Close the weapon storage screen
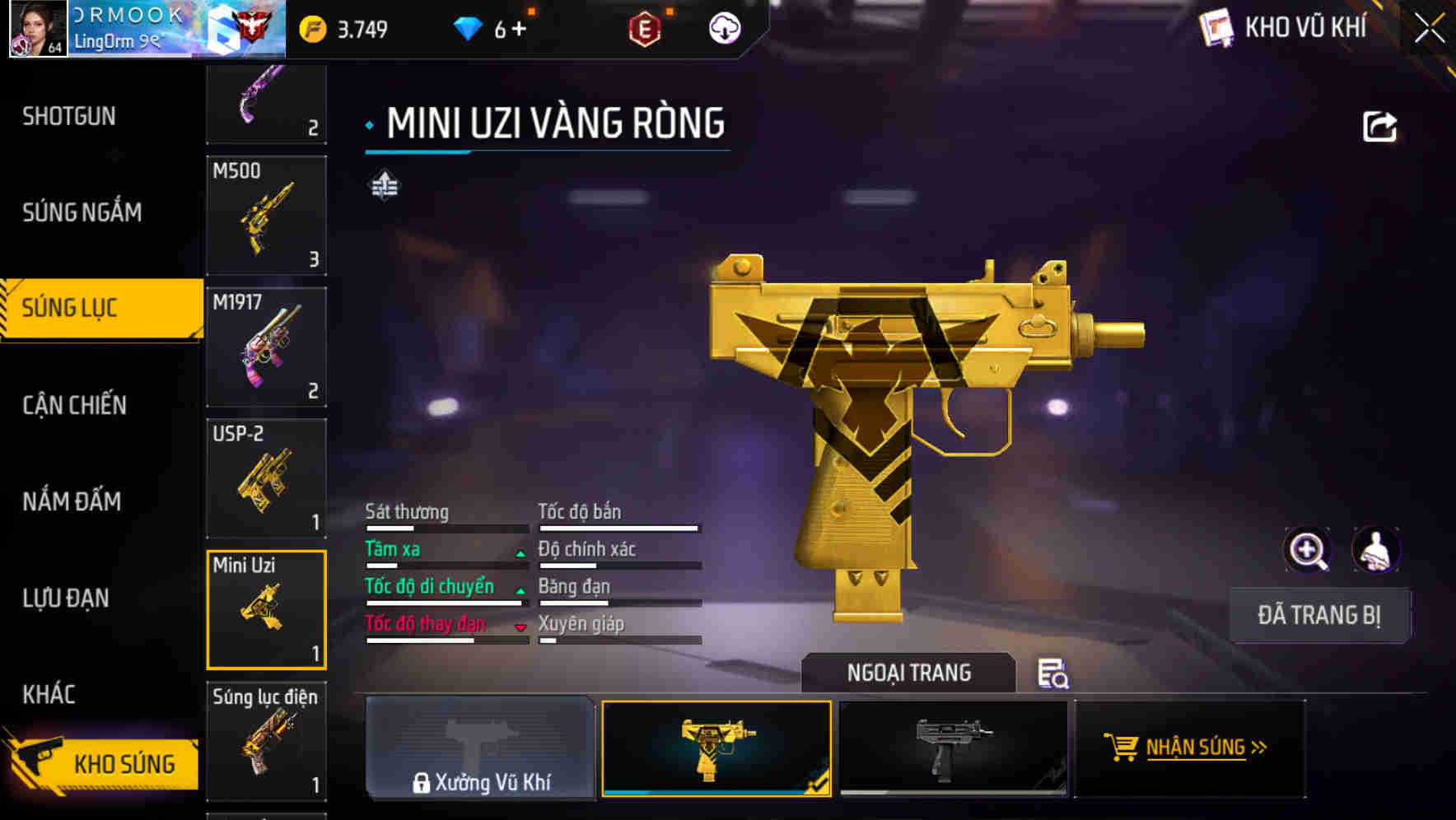The image size is (1456, 820). [x=1430, y=29]
